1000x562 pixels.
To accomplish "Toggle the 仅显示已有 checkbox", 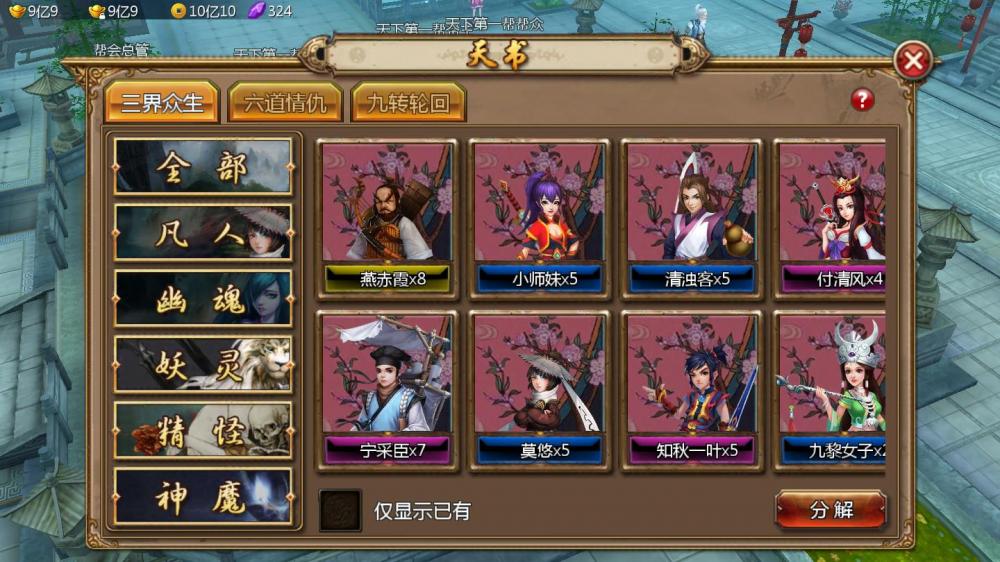I will click(x=340, y=510).
